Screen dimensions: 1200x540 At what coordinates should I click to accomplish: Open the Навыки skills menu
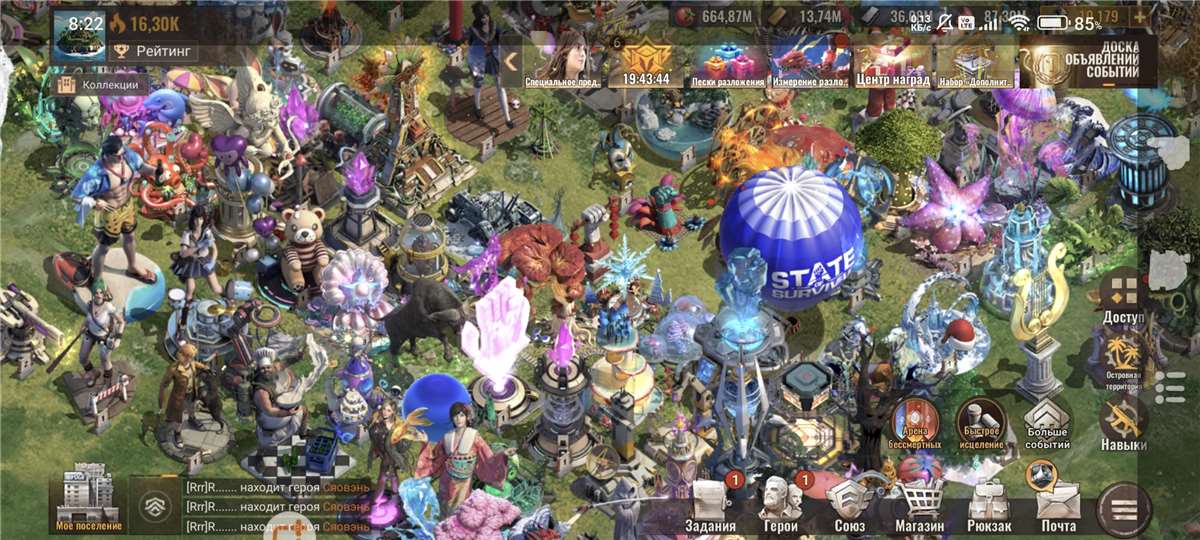[x=1123, y=424]
